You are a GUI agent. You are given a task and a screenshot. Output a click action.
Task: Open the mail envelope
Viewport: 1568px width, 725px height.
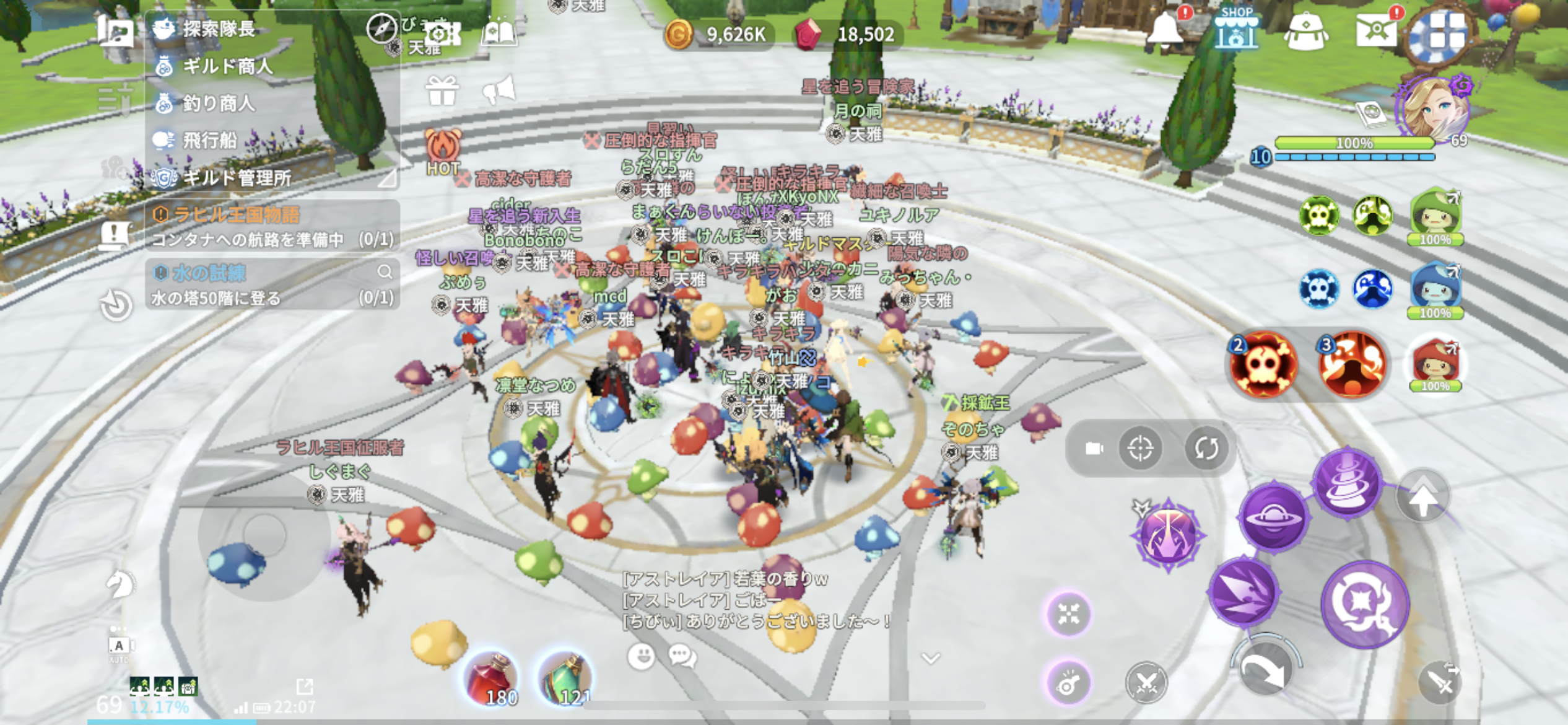pyautogui.click(x=1375, y=30)
